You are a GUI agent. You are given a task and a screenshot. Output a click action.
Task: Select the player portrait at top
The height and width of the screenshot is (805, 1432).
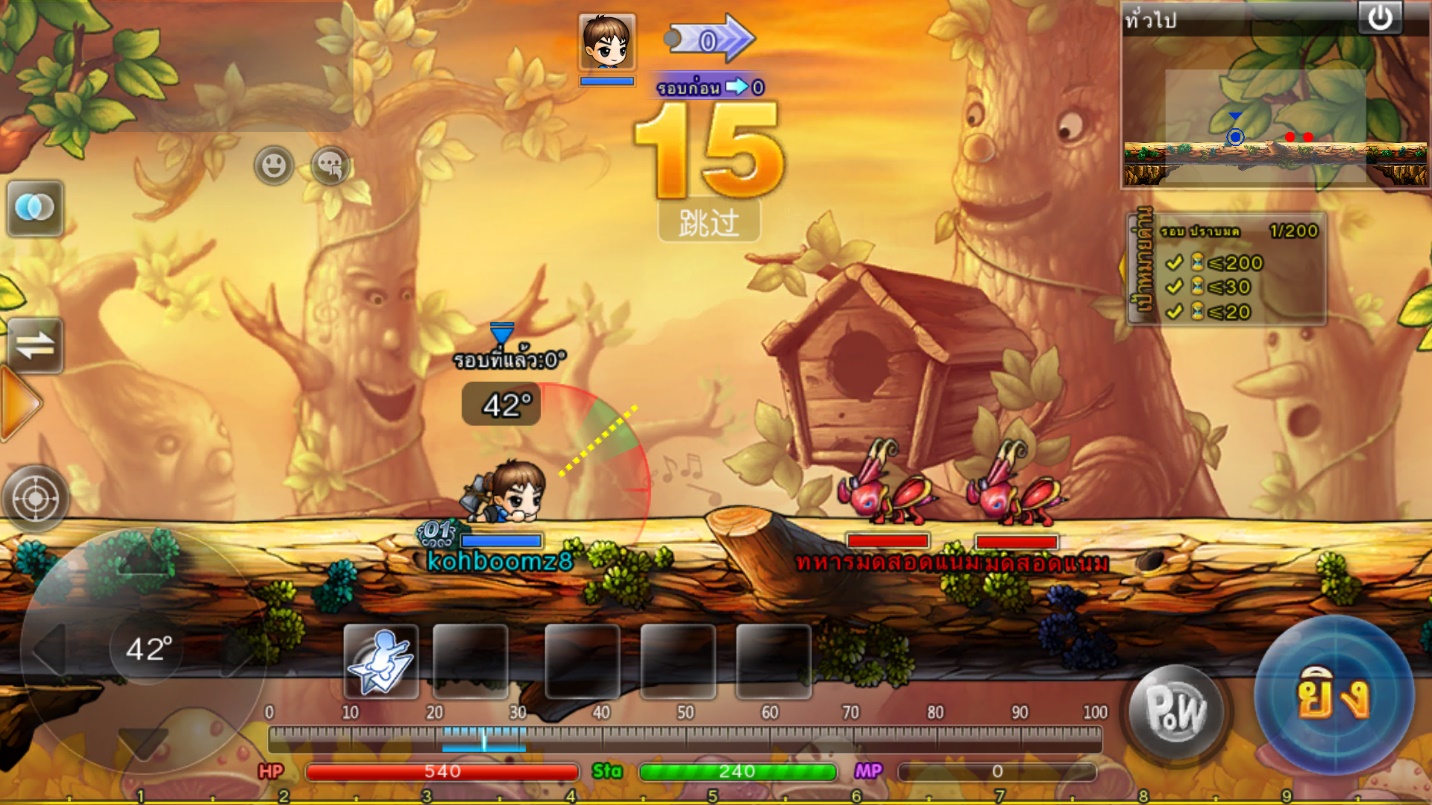(x=607, y=44)
